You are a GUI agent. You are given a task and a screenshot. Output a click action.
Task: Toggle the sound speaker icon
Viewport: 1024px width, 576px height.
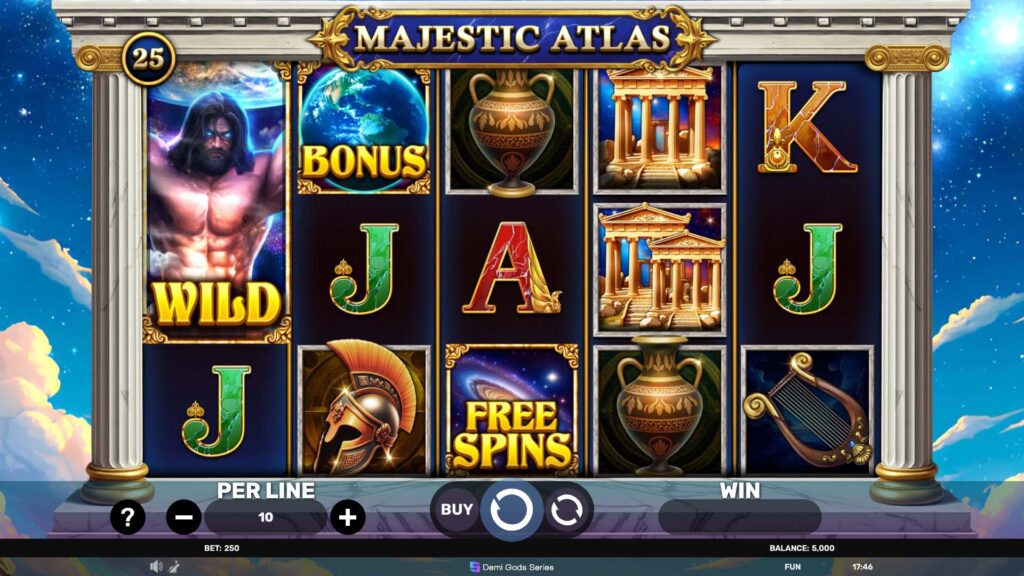[156, 566]
